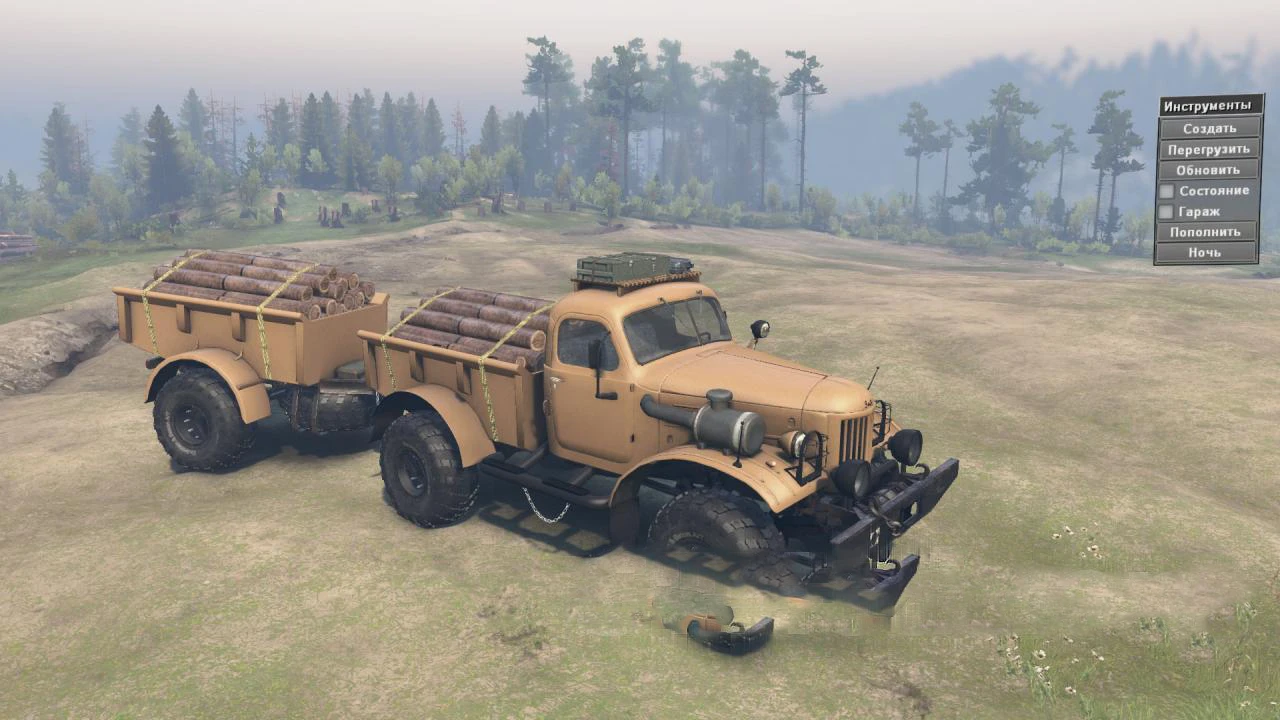
Task: Select the Перегрузить button
Action: (1208, 149)
